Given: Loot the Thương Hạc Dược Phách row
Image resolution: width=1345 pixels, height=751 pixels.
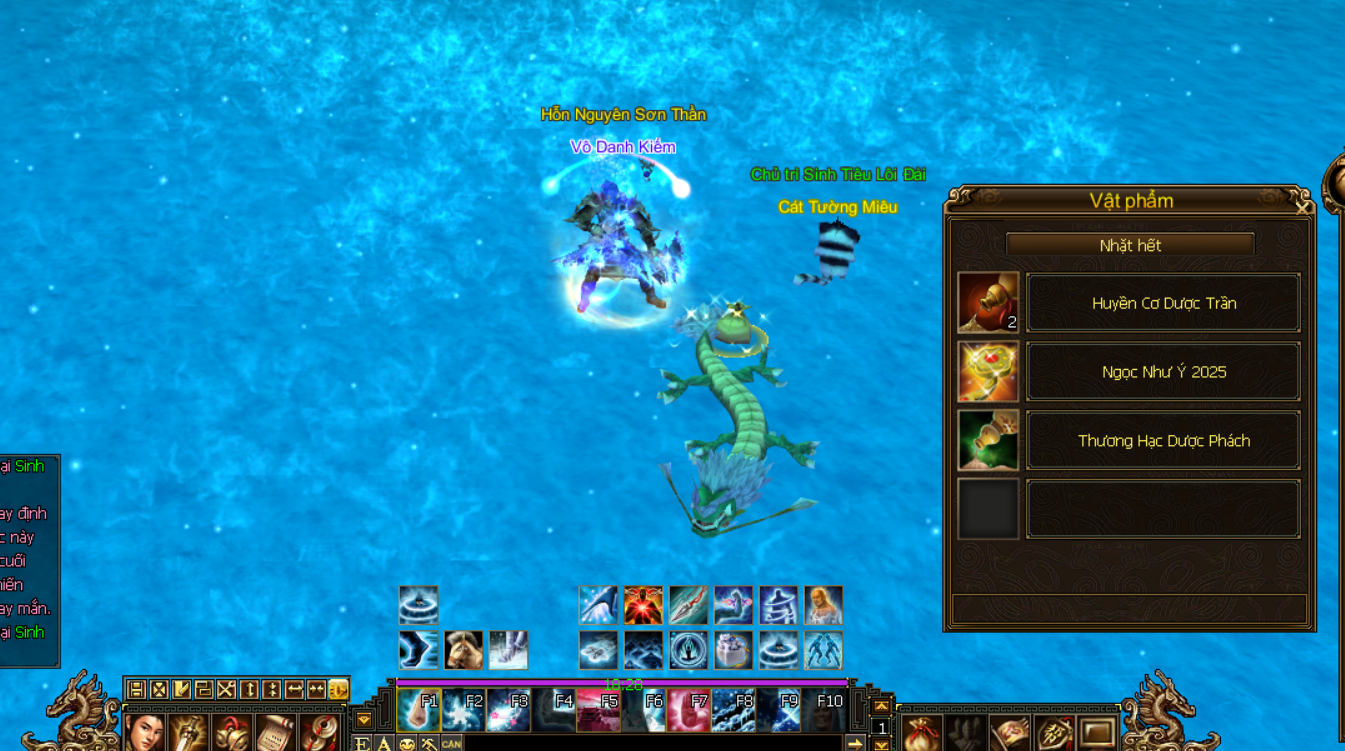Looking at the screenshot, I should pos(1163,441).
